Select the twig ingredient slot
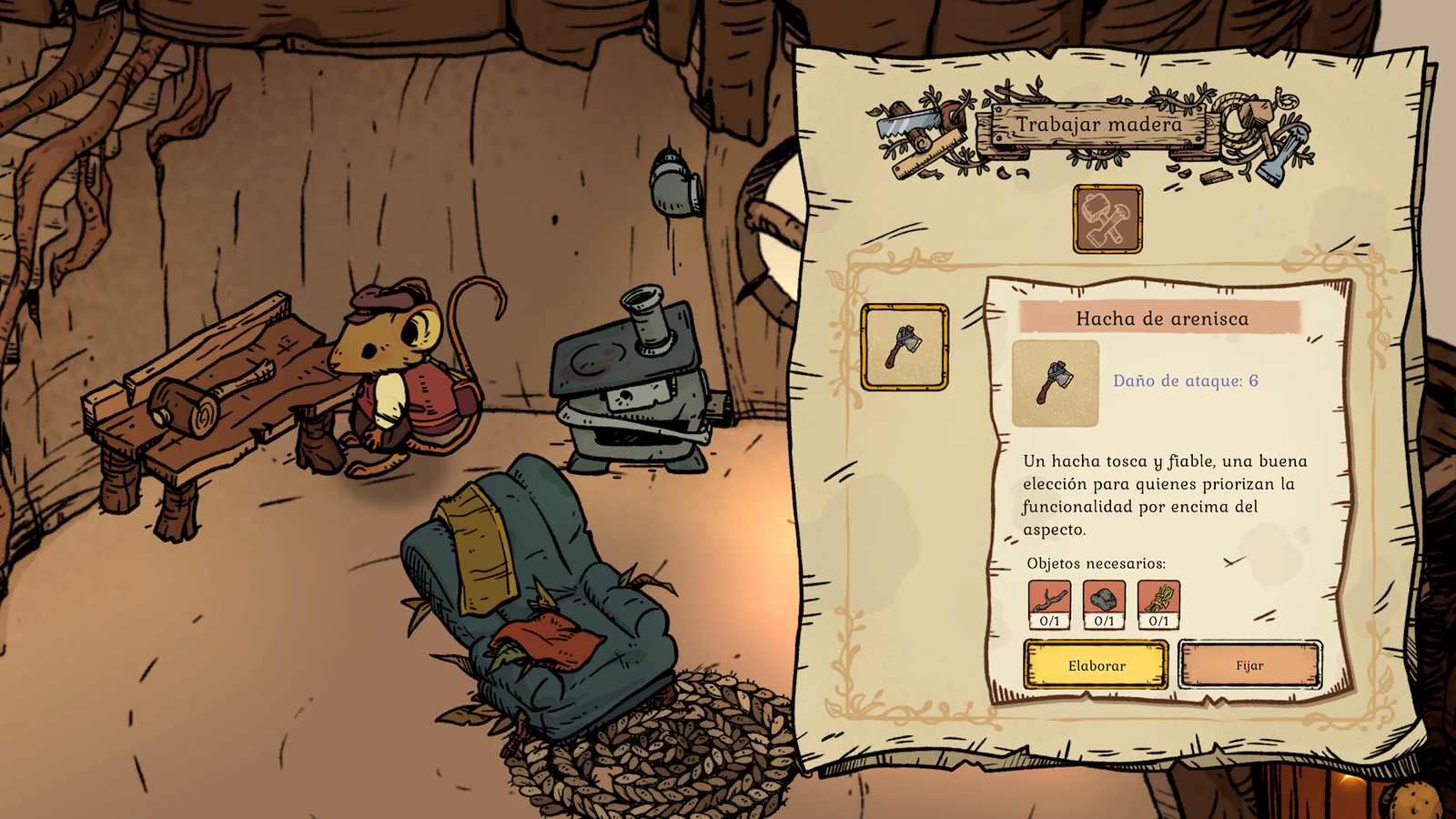1456x819 pixels. pyautogui.click(x=1049, y=604)
